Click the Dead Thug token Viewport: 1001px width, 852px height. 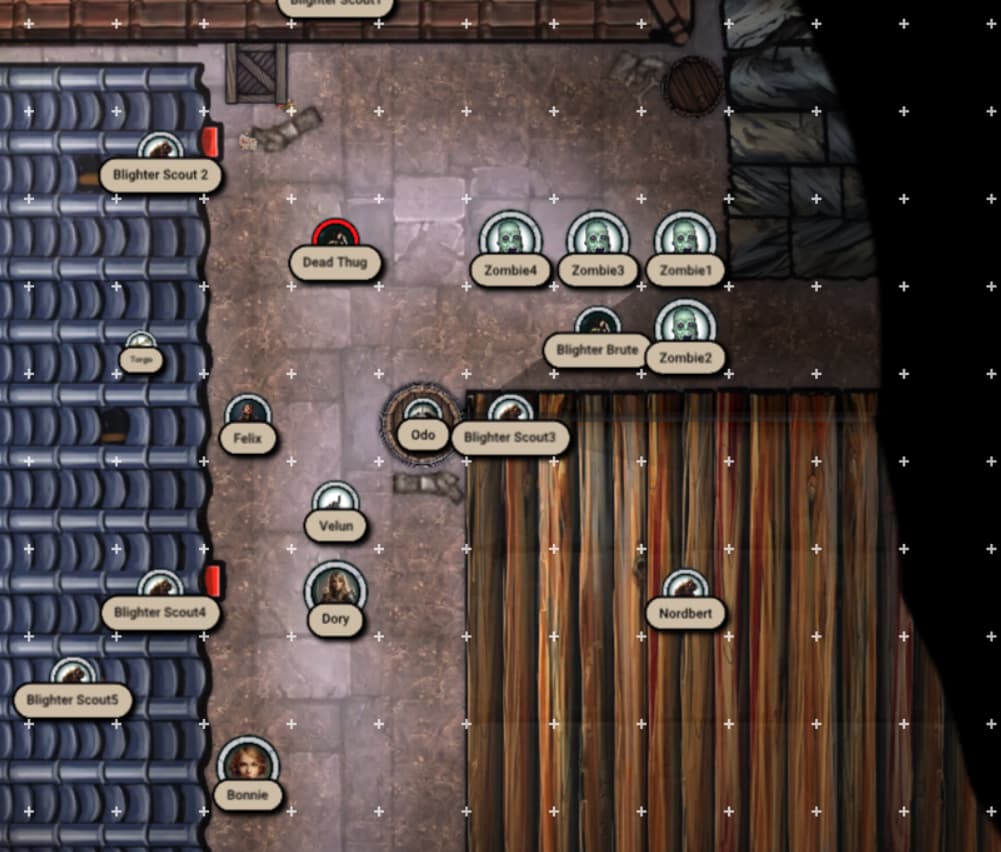(x=336, y=240)
